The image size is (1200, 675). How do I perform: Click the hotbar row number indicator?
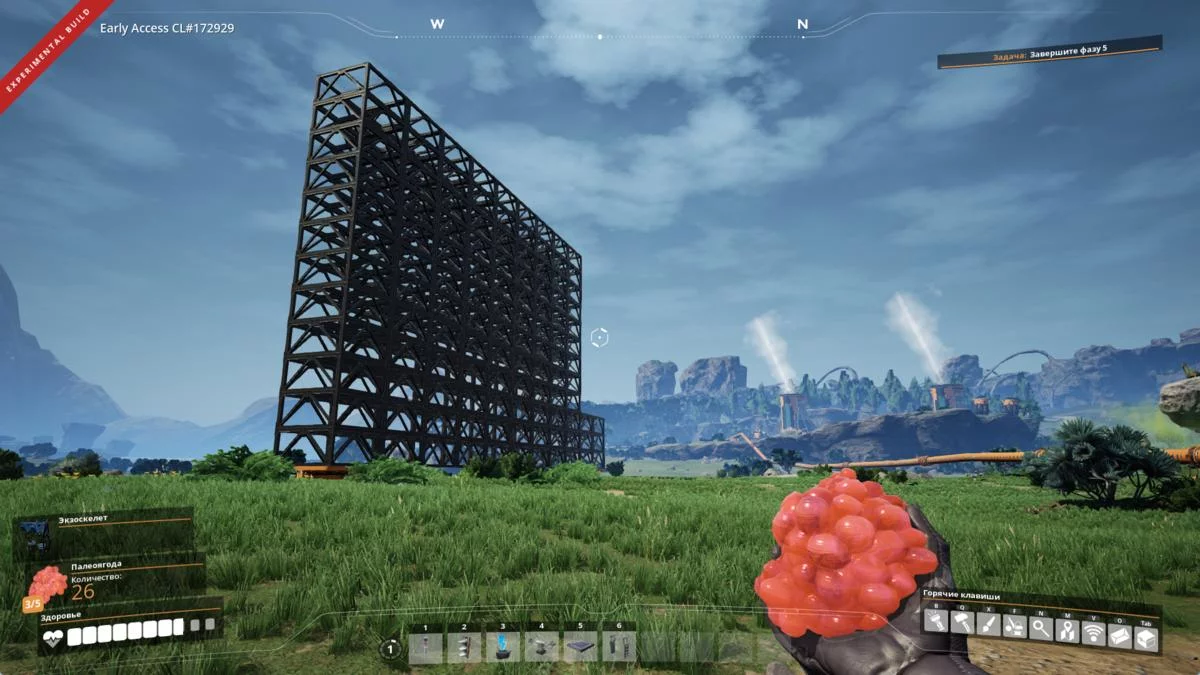click(x=391, y=649)
